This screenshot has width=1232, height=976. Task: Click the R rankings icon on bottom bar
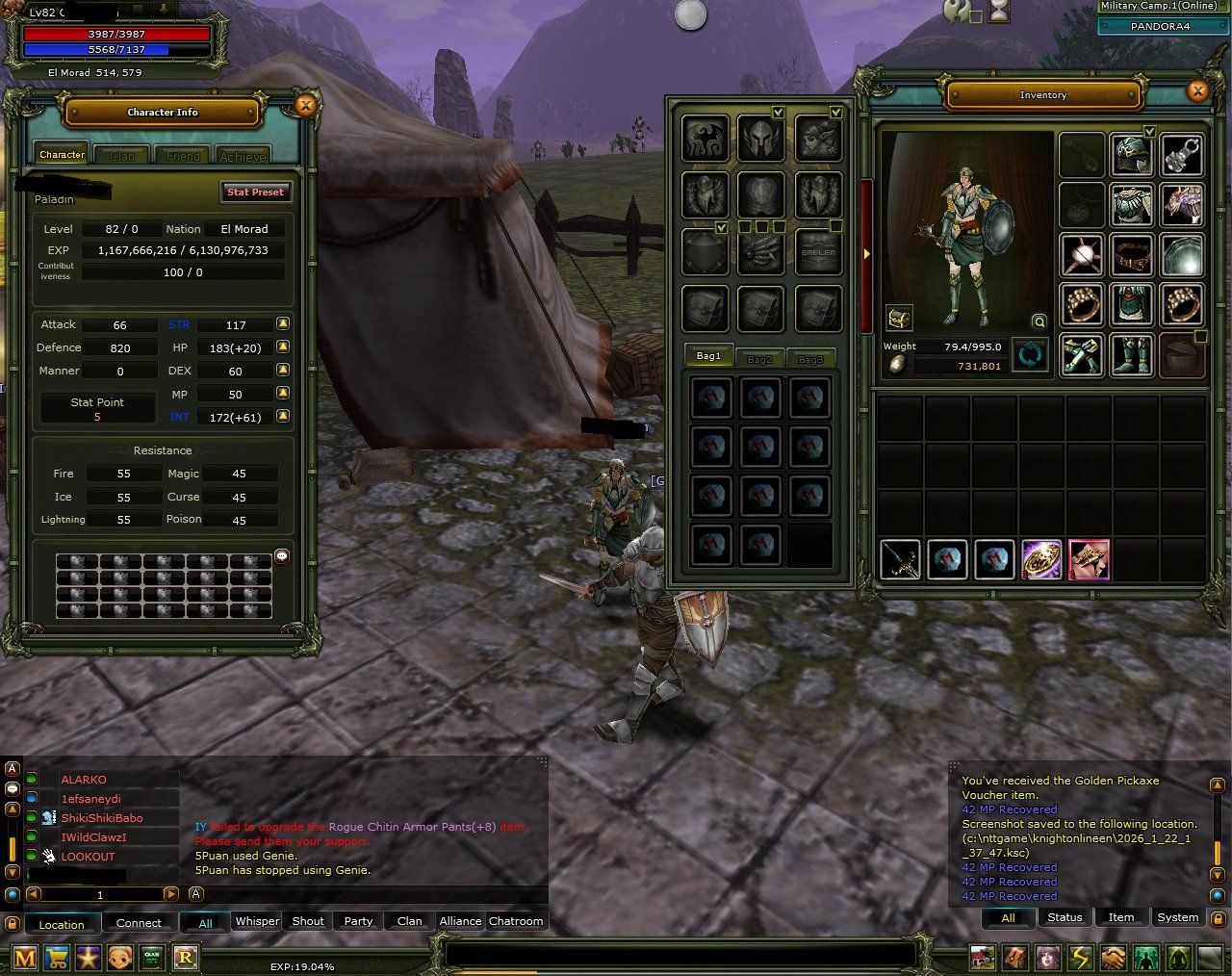[185, 958]
